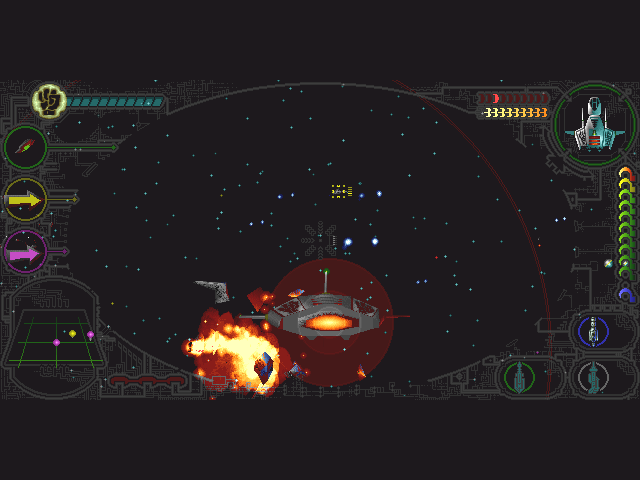Click the fist emblem icon

pyautogui.click(x=47, y=100)
